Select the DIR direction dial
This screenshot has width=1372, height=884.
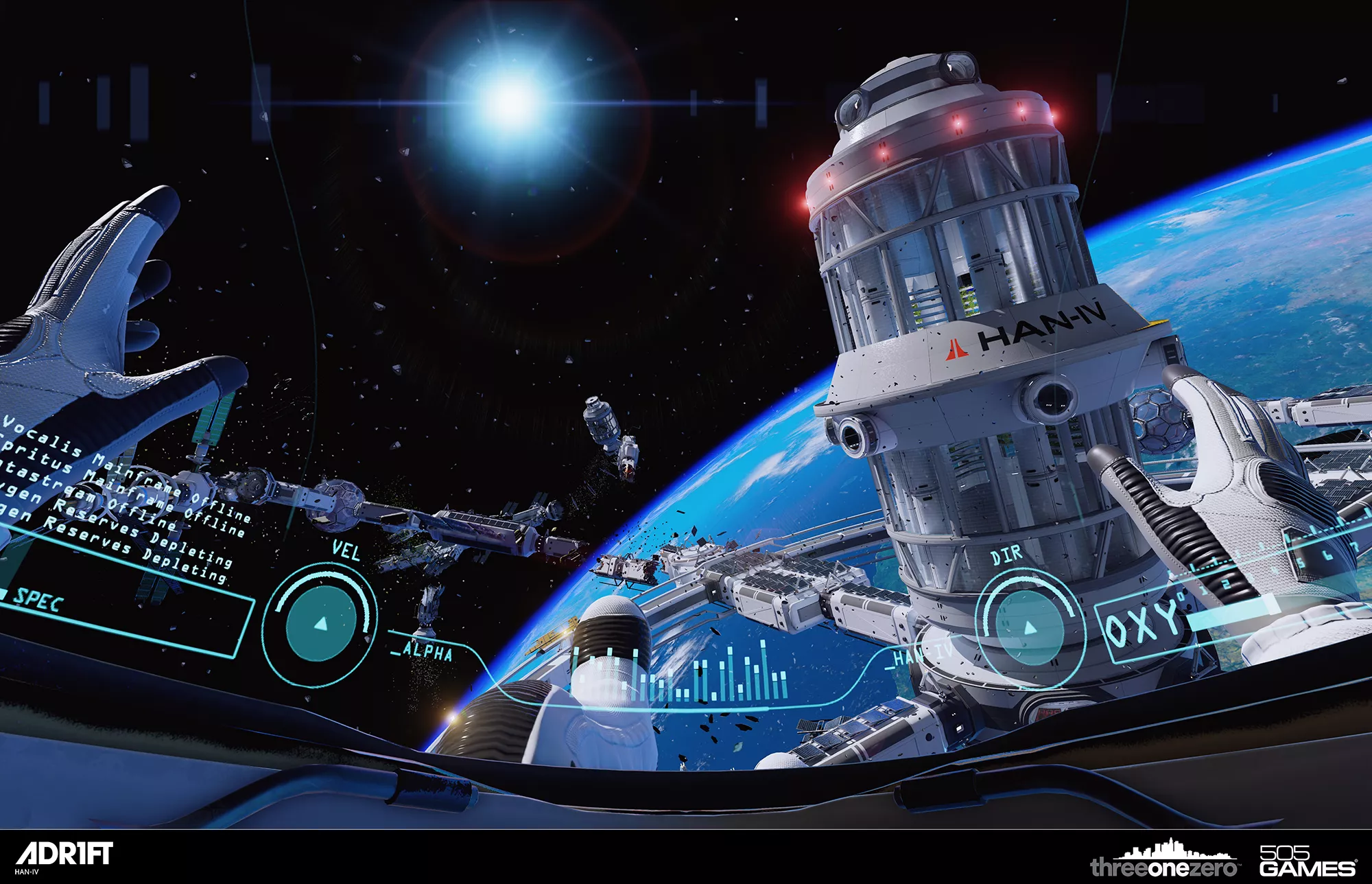click(1029, 627)
